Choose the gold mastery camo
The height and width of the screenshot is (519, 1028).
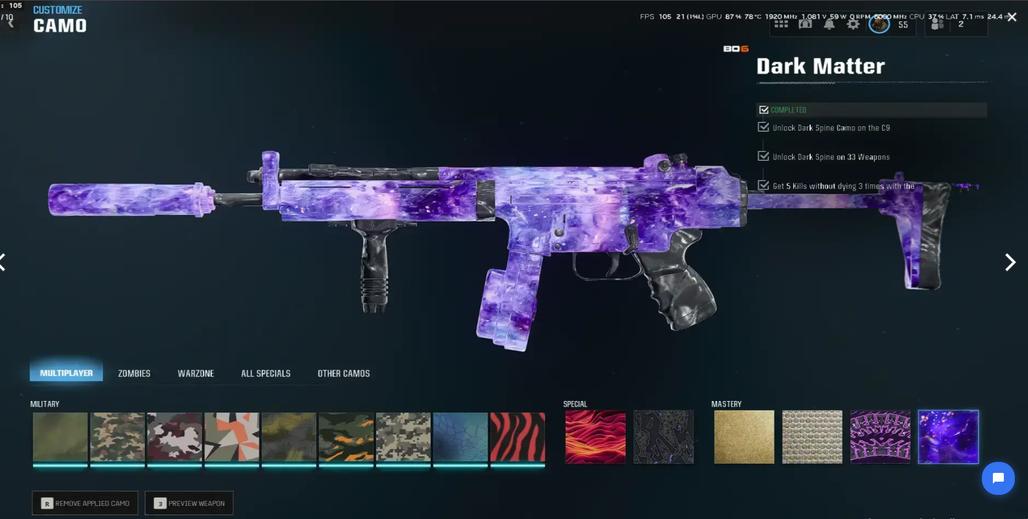[744, 437]
